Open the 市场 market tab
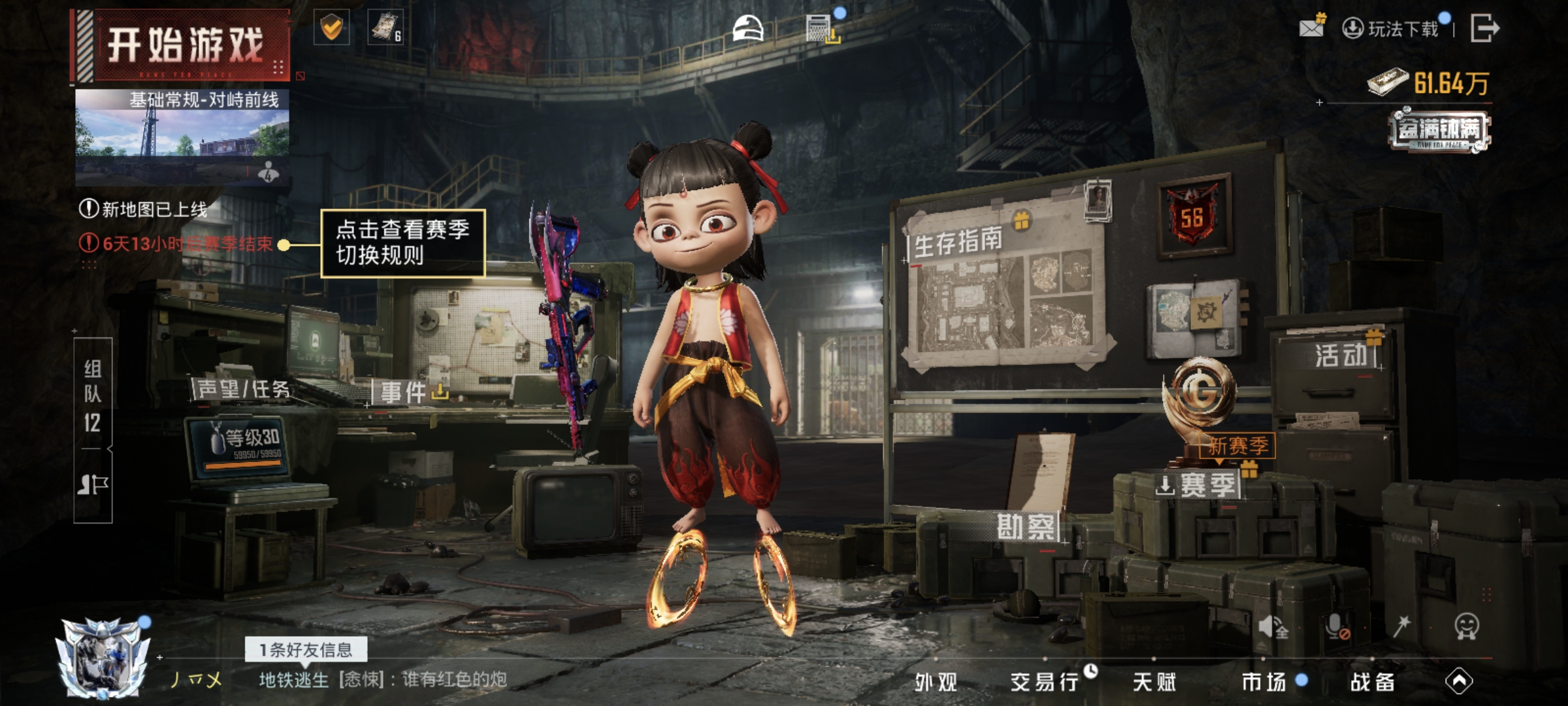 (1264, 682)
